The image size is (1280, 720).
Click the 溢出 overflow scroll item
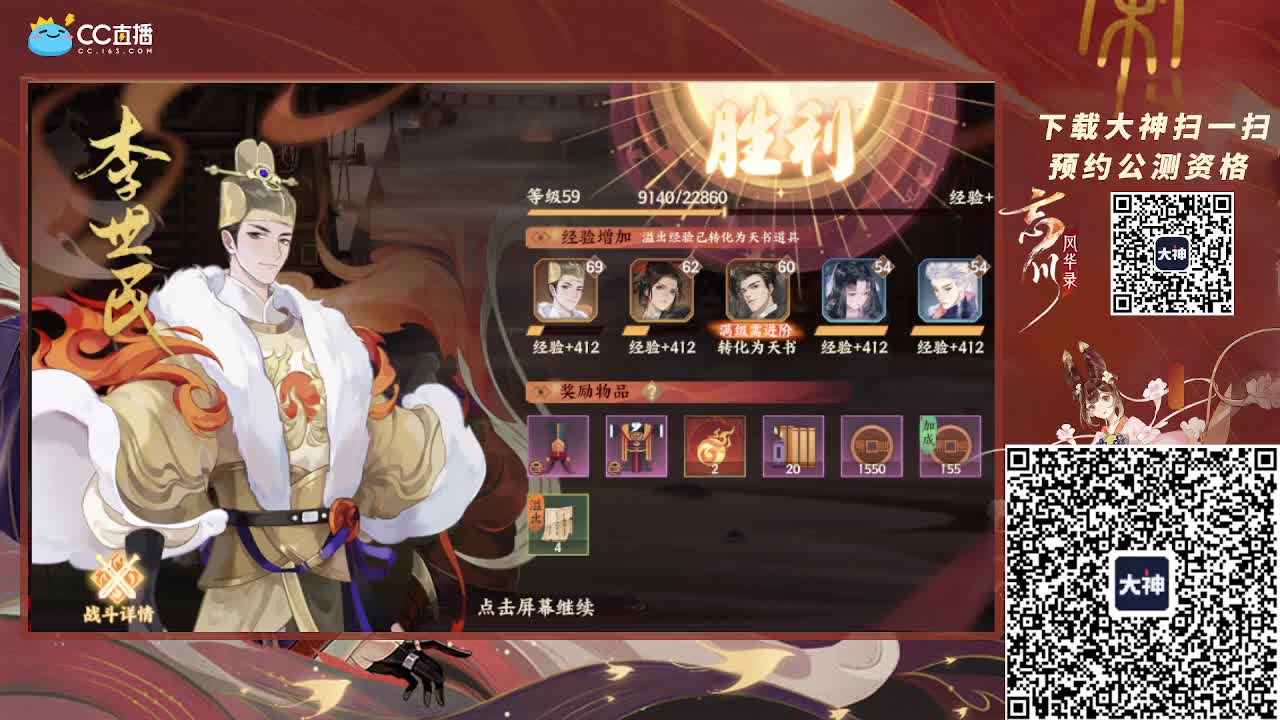(x=557, y=522)
